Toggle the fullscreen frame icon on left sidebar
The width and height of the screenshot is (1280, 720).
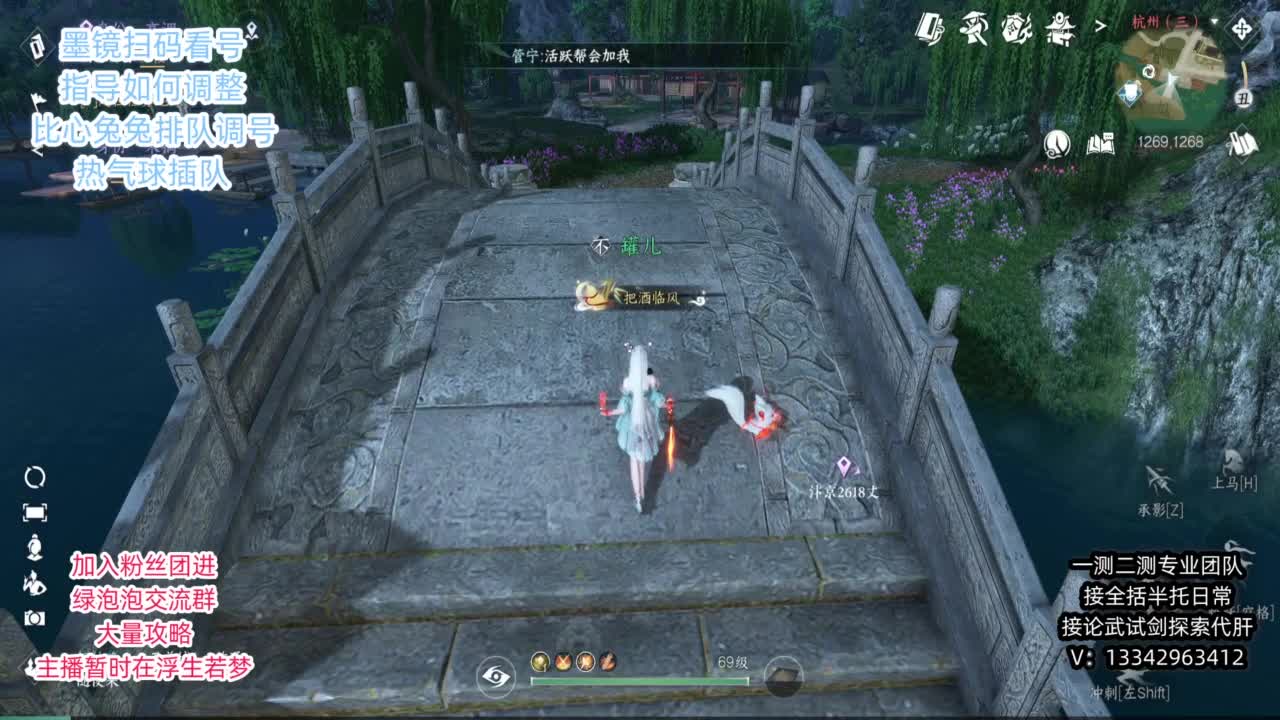pos(36,512)
